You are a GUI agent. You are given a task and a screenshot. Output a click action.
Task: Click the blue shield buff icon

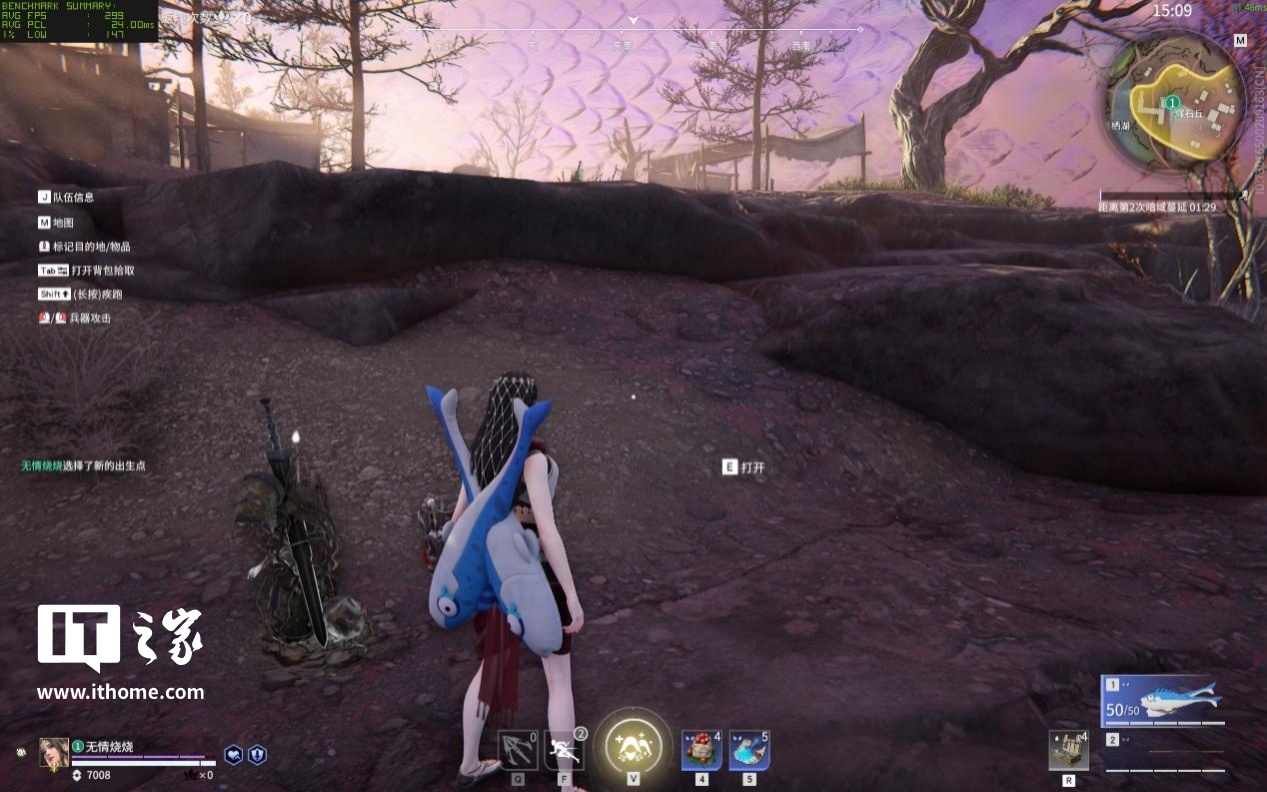[257, 755]
